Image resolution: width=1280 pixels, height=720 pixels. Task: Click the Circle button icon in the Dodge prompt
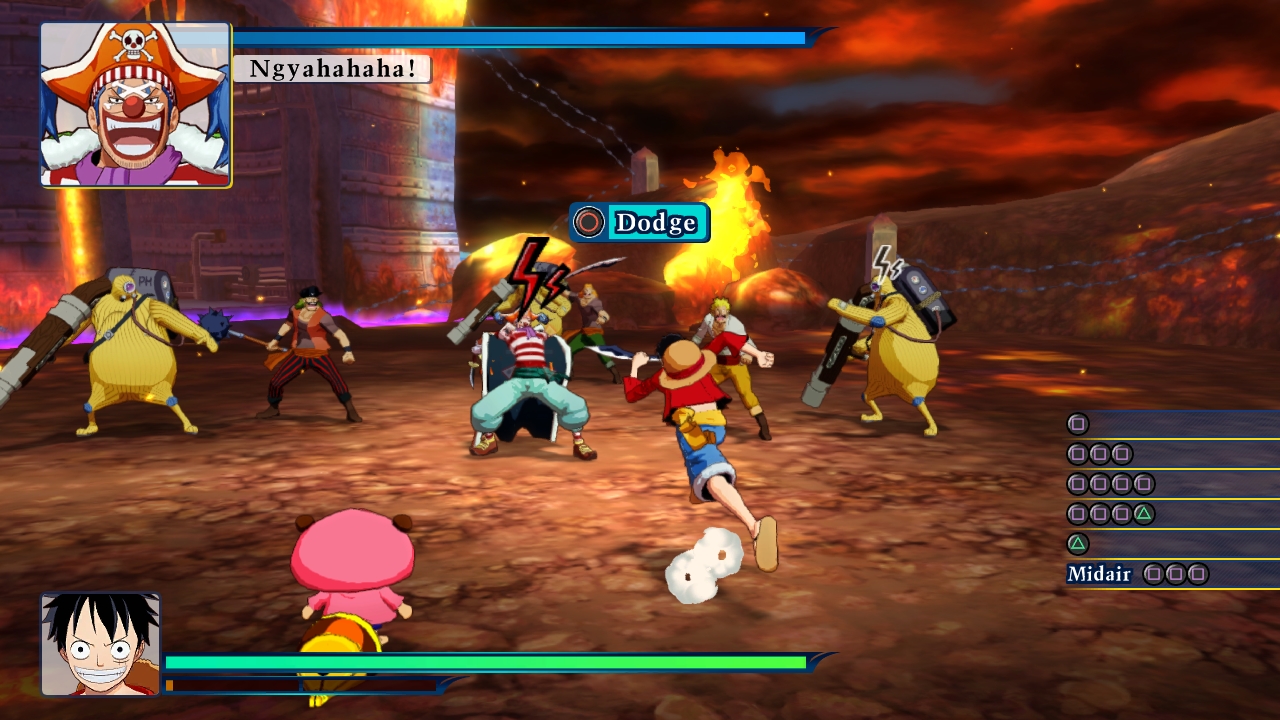pos(588,223)
